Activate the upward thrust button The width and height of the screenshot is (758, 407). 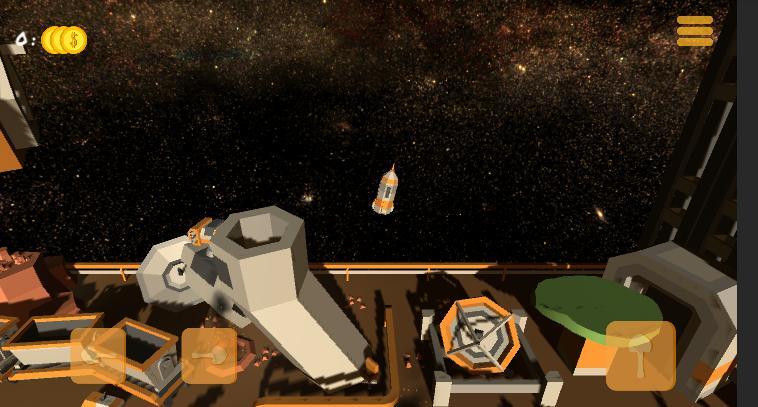tap(640, 355)
